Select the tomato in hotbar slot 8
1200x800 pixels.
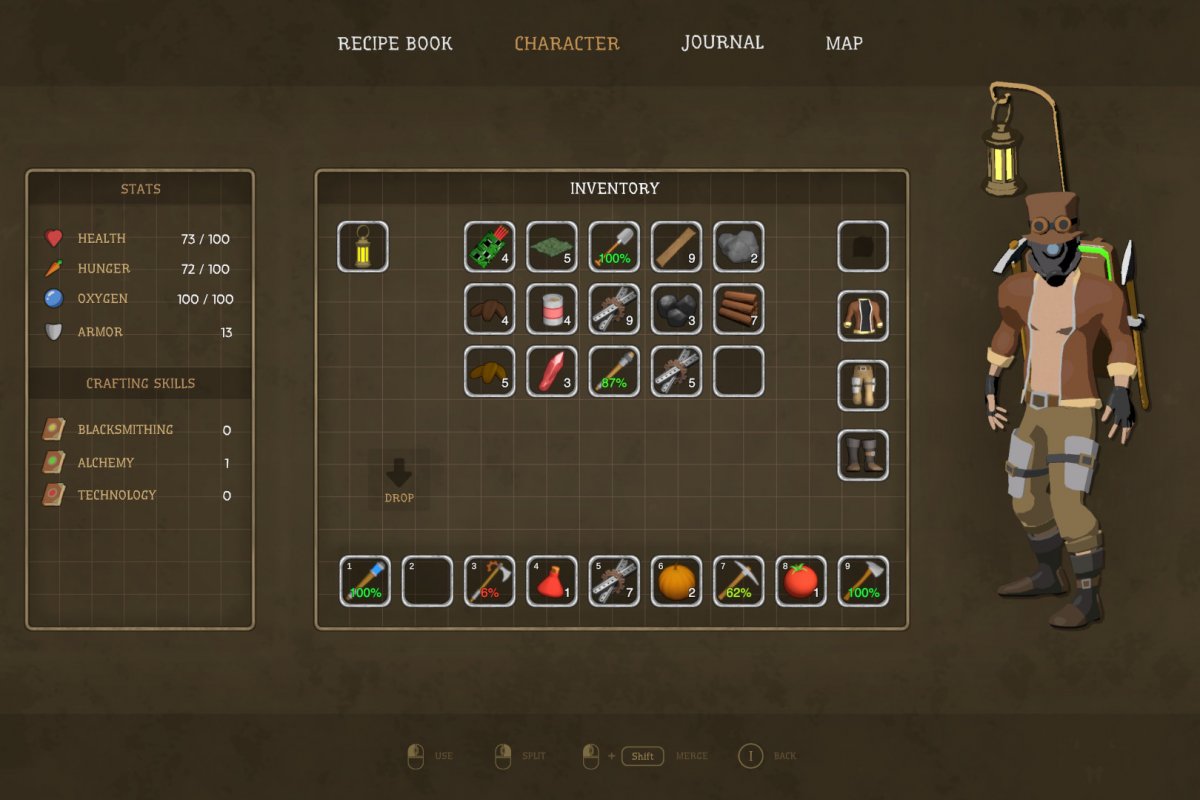(x=801, y=581)
